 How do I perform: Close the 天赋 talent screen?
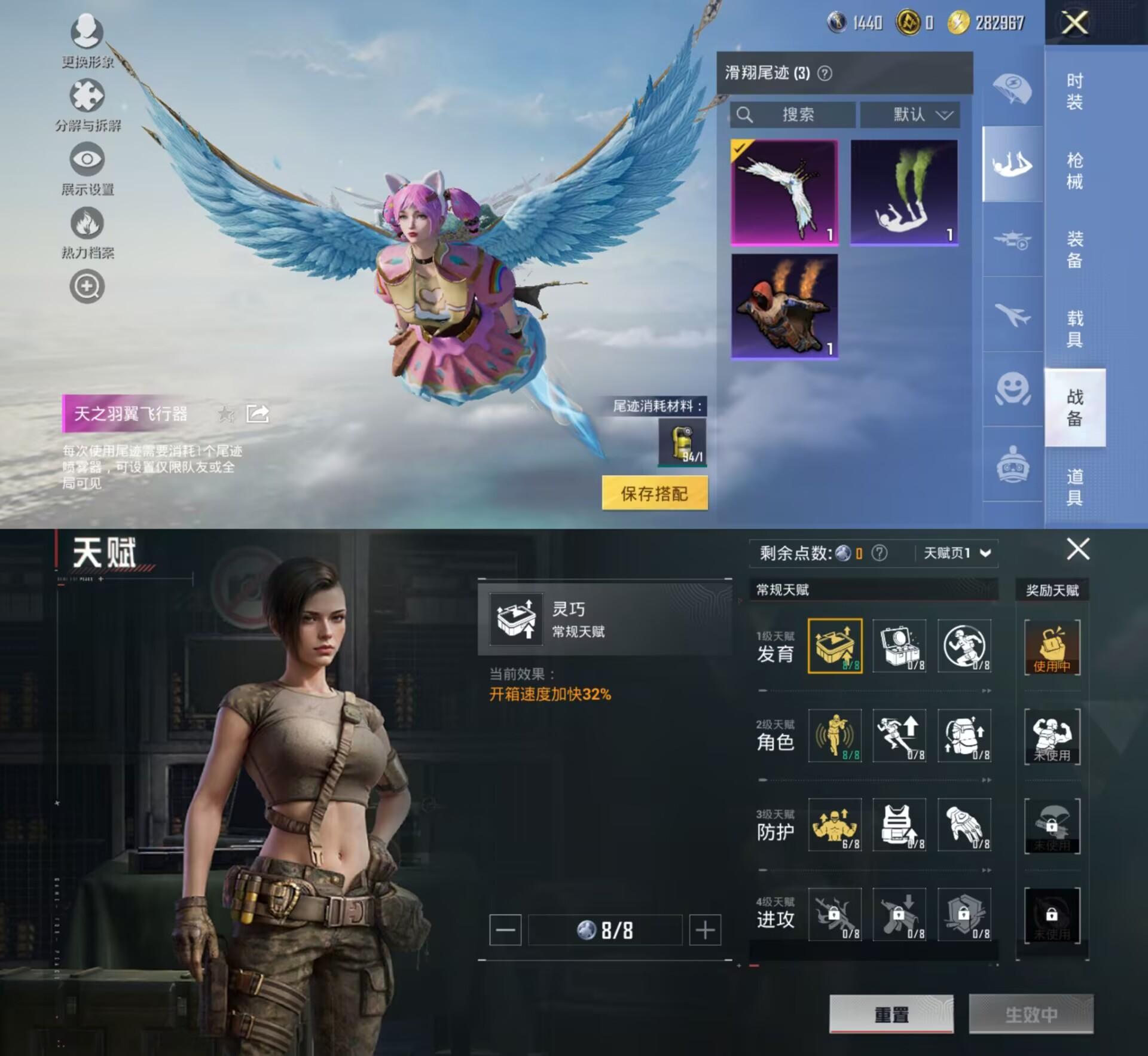tap(1078, 548)
